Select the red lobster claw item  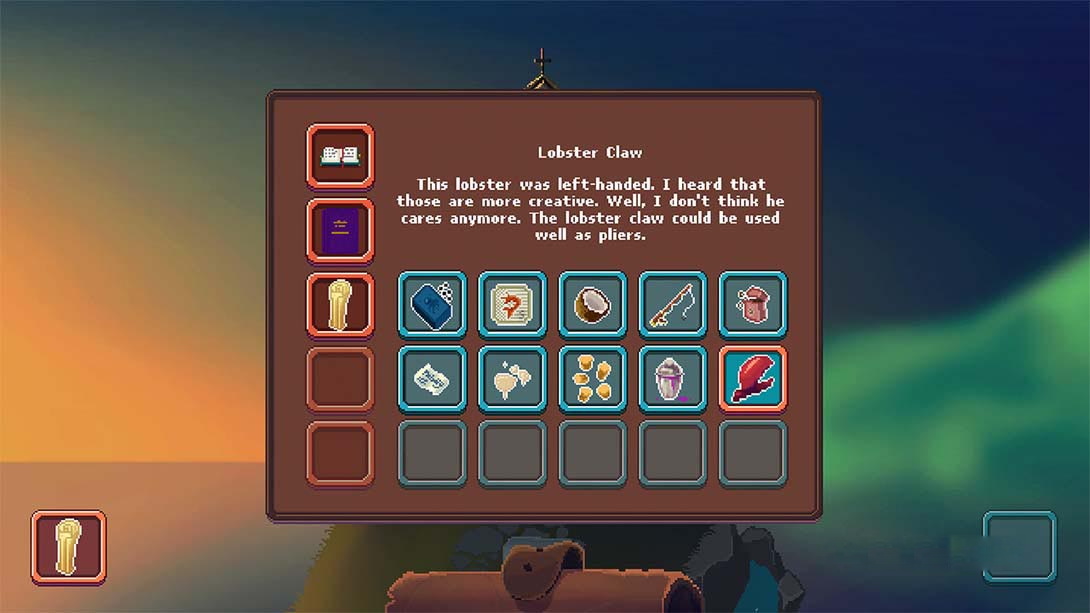click(x=753, y=379)
